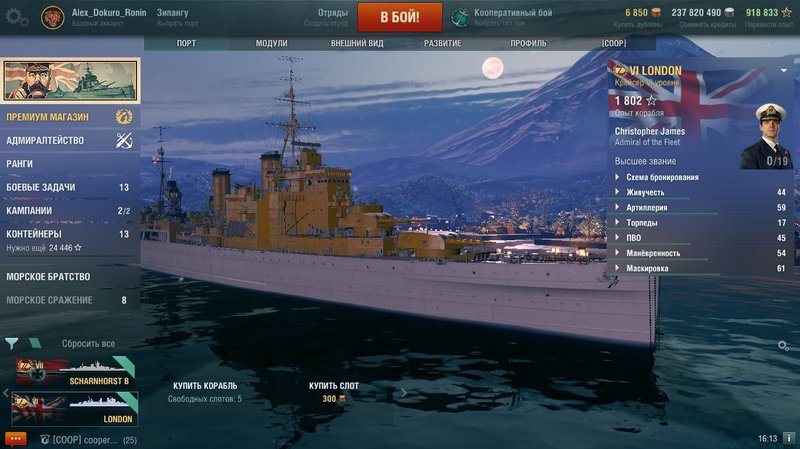Open the ВНЕШНИЙ ВИД tab
The image size is (800, 449).
tap(359, 44)
